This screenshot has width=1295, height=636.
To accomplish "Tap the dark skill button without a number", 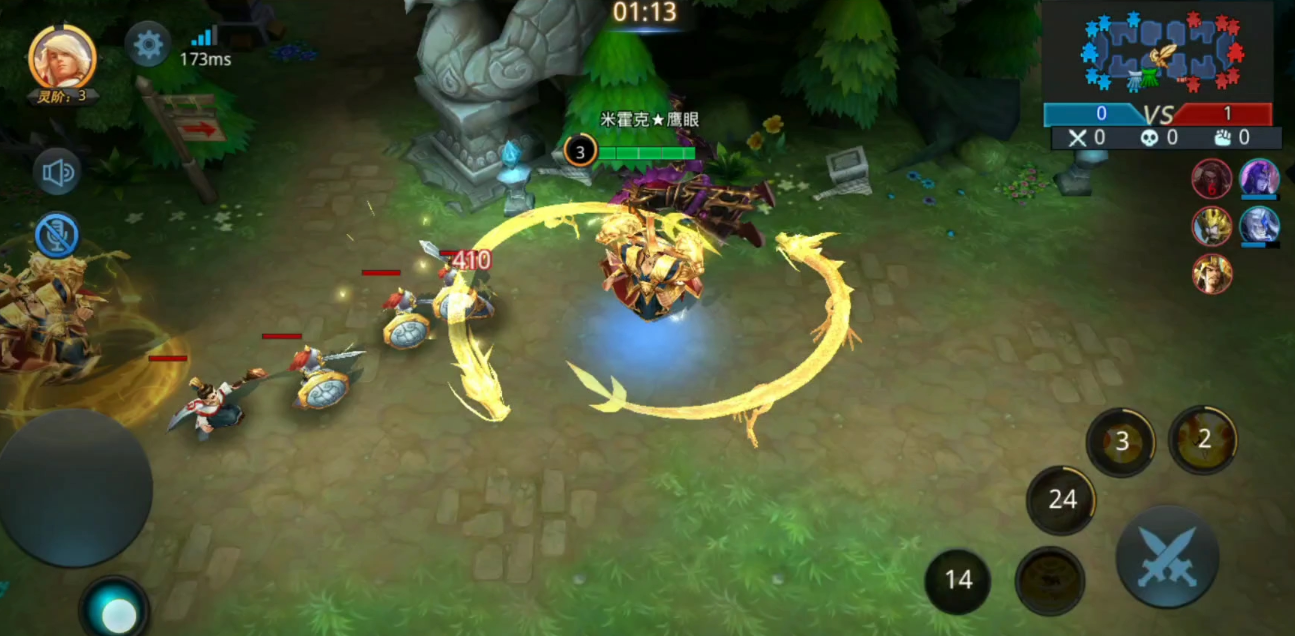I will click(x=1050, y=580).
